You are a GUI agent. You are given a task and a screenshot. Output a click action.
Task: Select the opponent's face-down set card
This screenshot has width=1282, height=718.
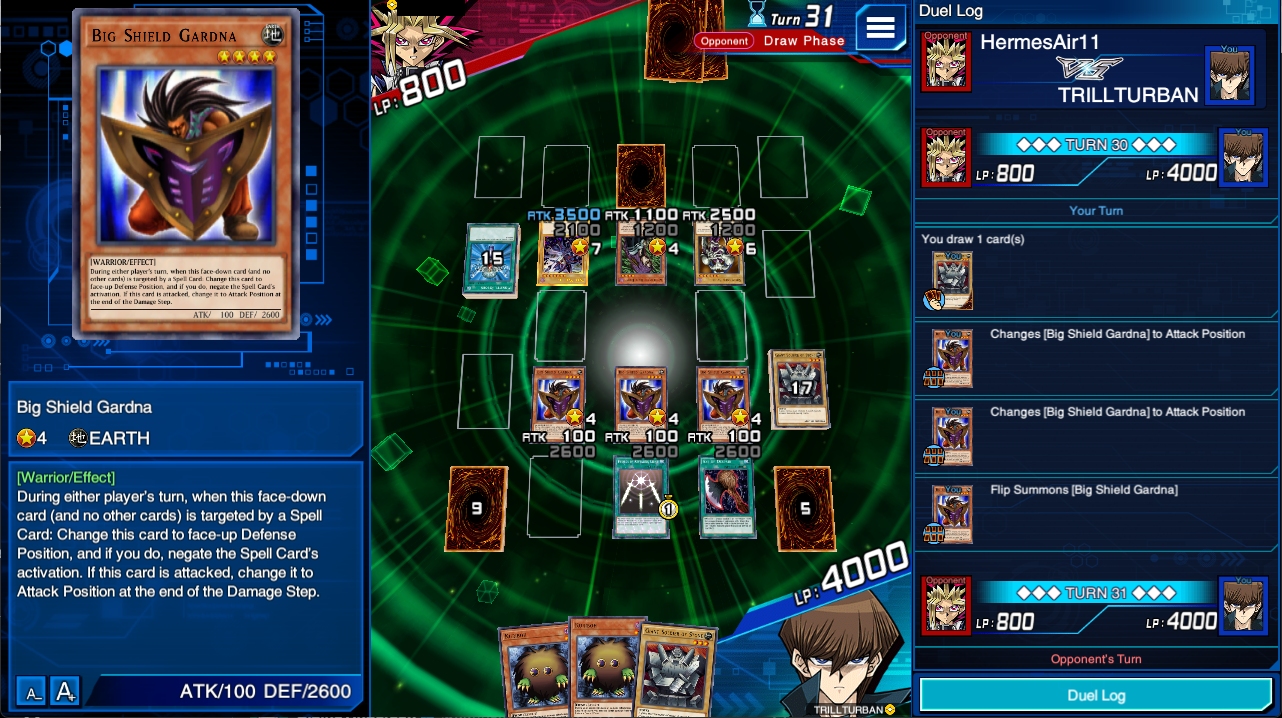pyautogui.click(x=640, y=176)
